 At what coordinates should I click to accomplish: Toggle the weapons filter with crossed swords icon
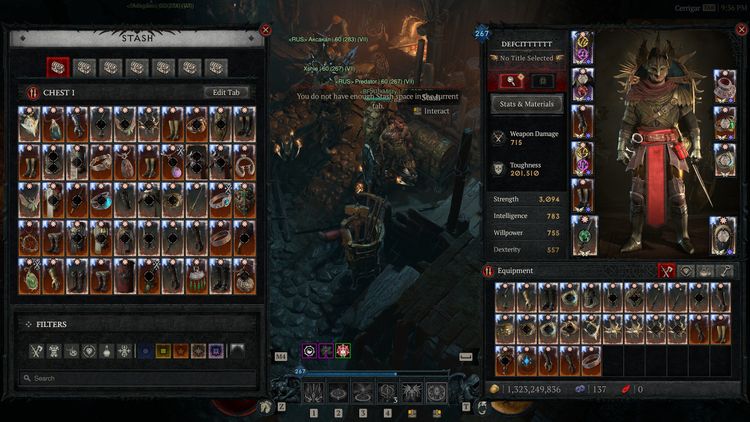(x=37, y=351)
